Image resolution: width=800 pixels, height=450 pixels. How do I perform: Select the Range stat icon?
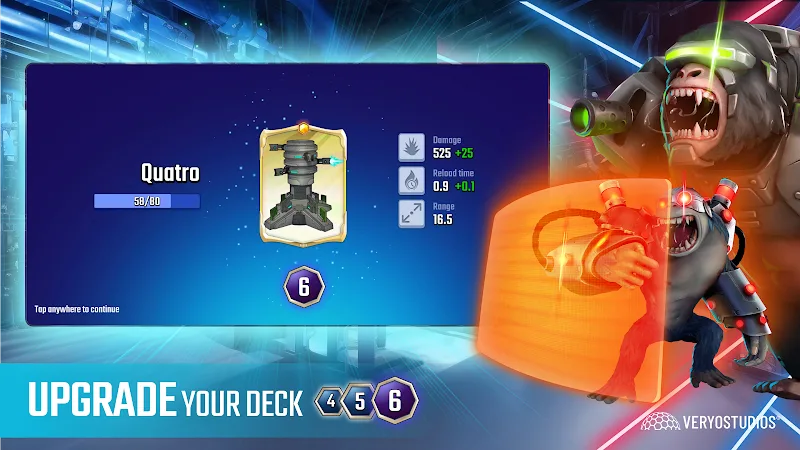412,212
